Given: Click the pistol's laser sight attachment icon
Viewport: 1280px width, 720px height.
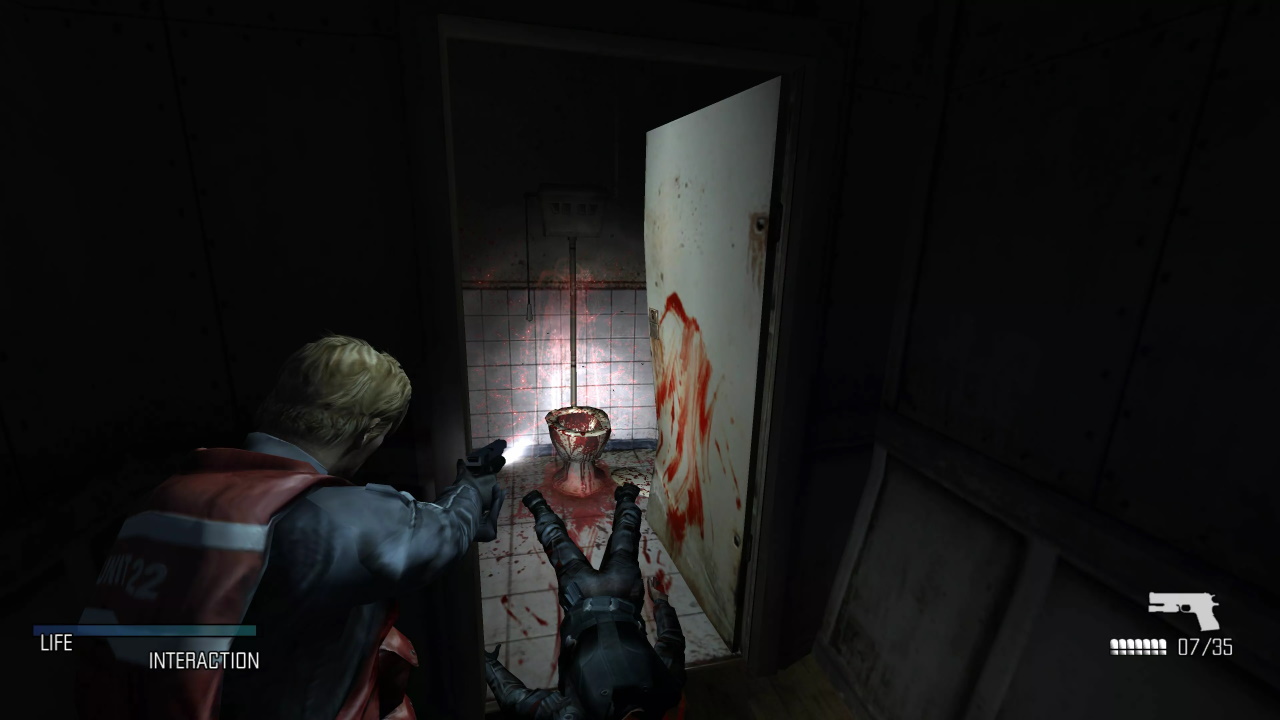Looking at the screenshot, I should pyautogui.click(x=1158, y=607).
